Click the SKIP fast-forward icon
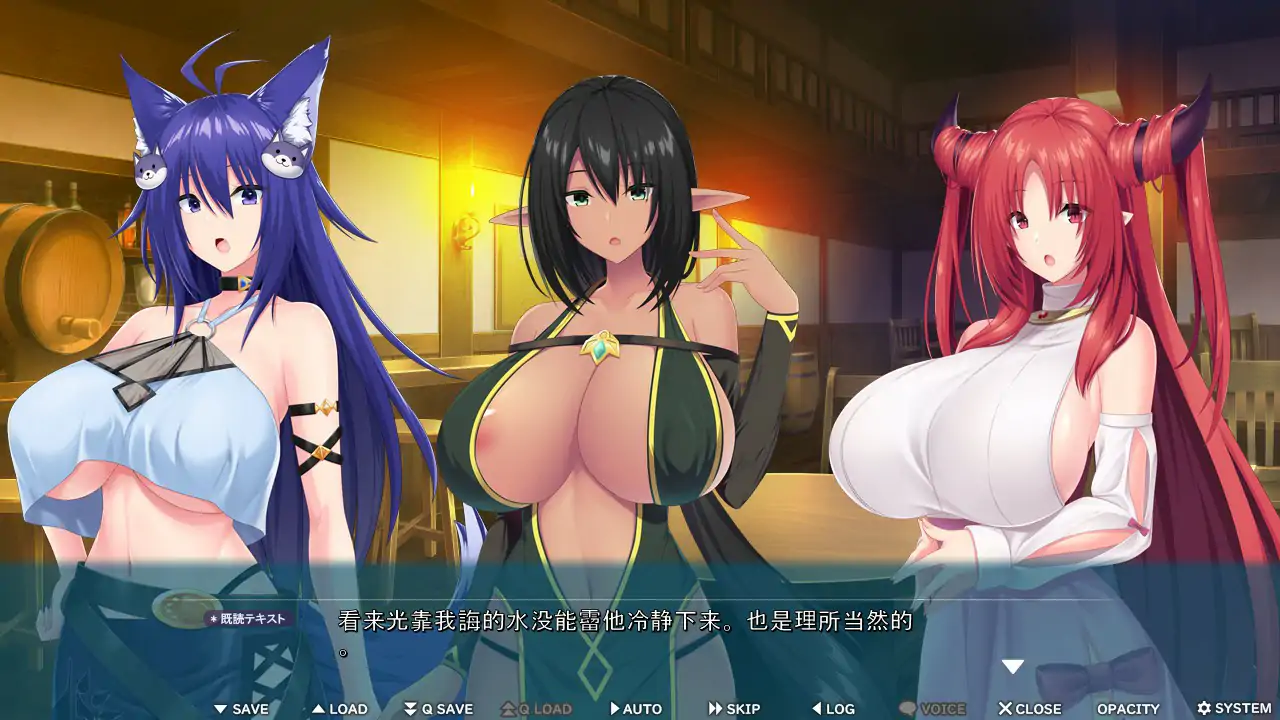Screen dimensions: 1280x720 (716, 708)
